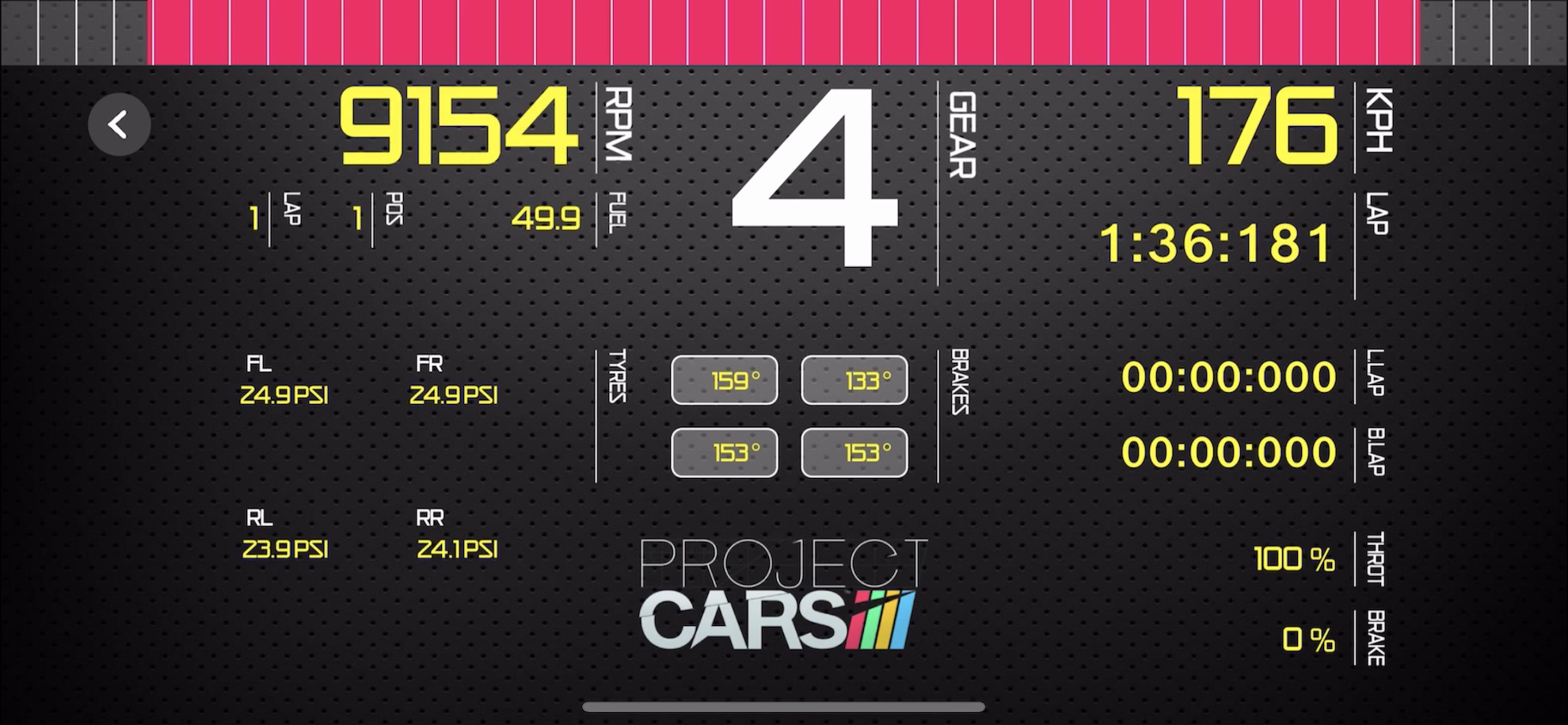This screenshot has height=725, width=1568.
Task: Click the back arrow button
Action: (120, 124)
